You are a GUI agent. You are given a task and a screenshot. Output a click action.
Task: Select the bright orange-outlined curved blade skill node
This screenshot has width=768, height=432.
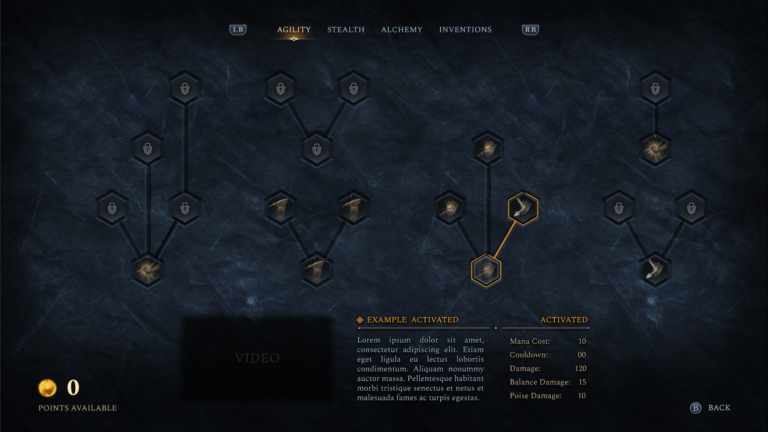(x=522, y=209)
